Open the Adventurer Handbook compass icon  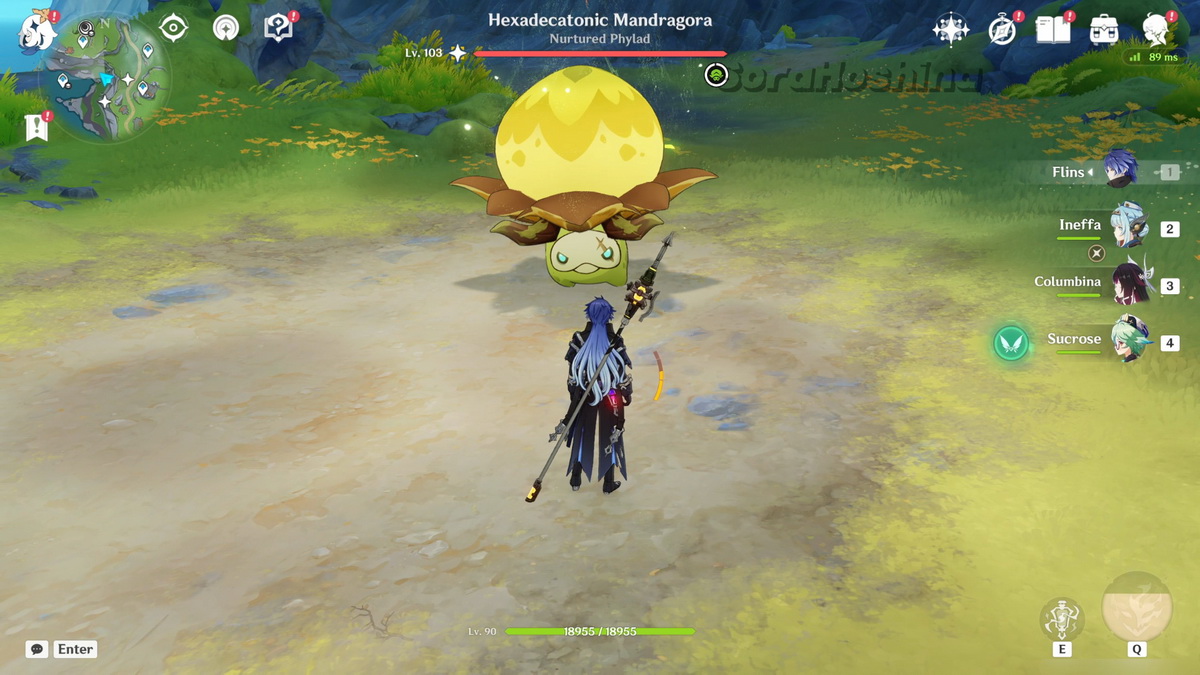(1002, 30)
